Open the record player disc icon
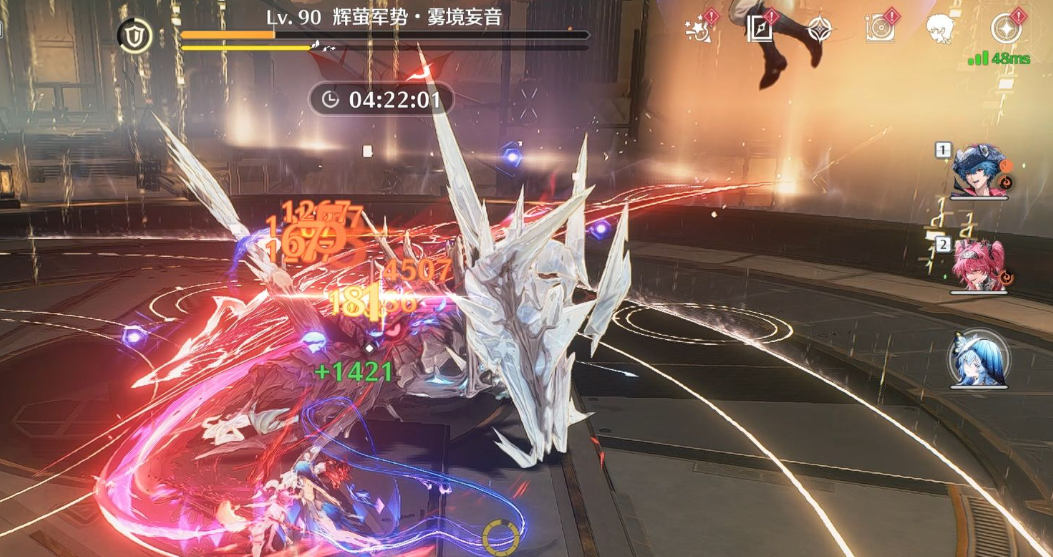Viewport: 1053px width, 557px height. point(880,28)
